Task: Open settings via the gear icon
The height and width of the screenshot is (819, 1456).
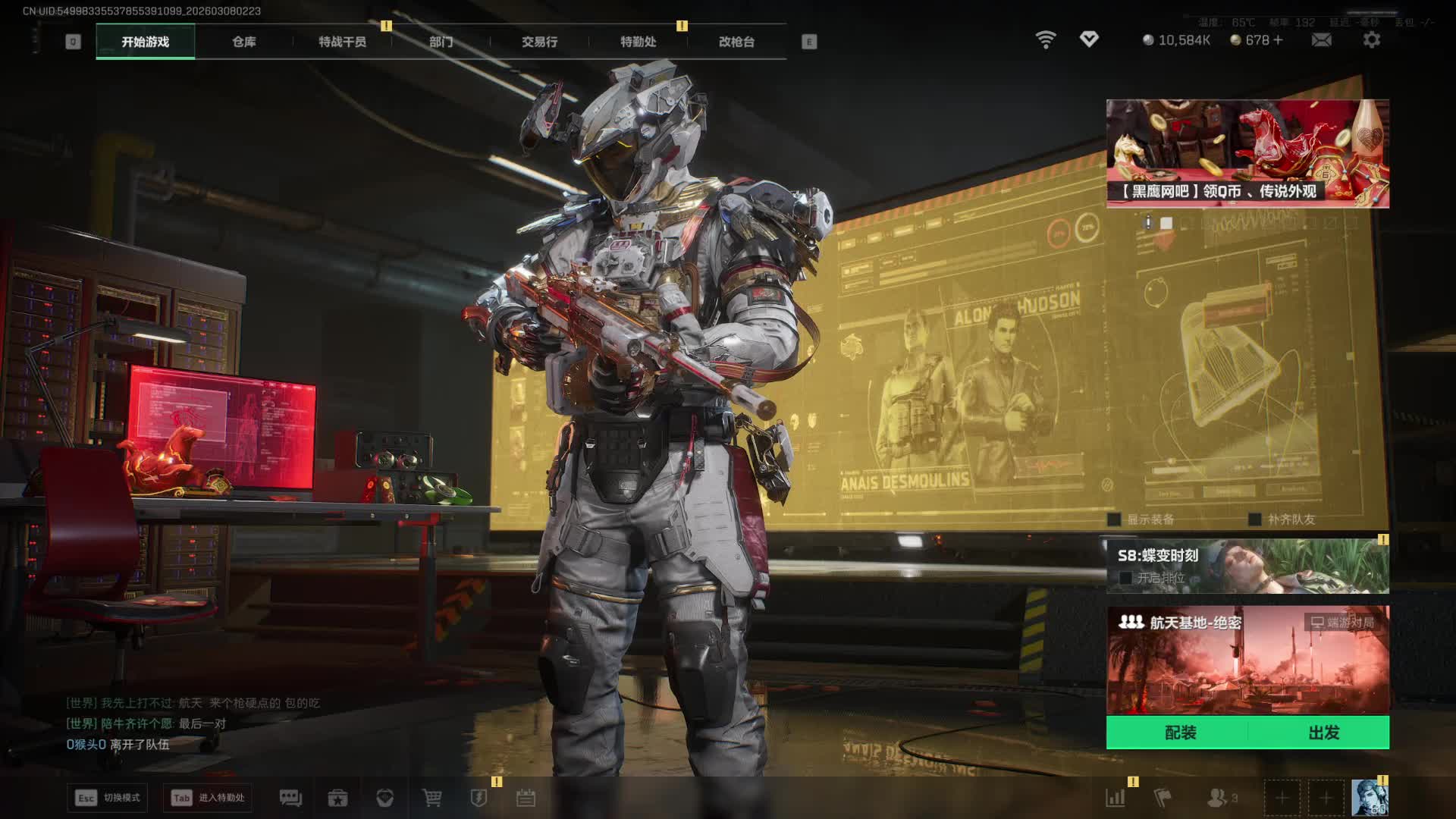Action: [1371, 40]
